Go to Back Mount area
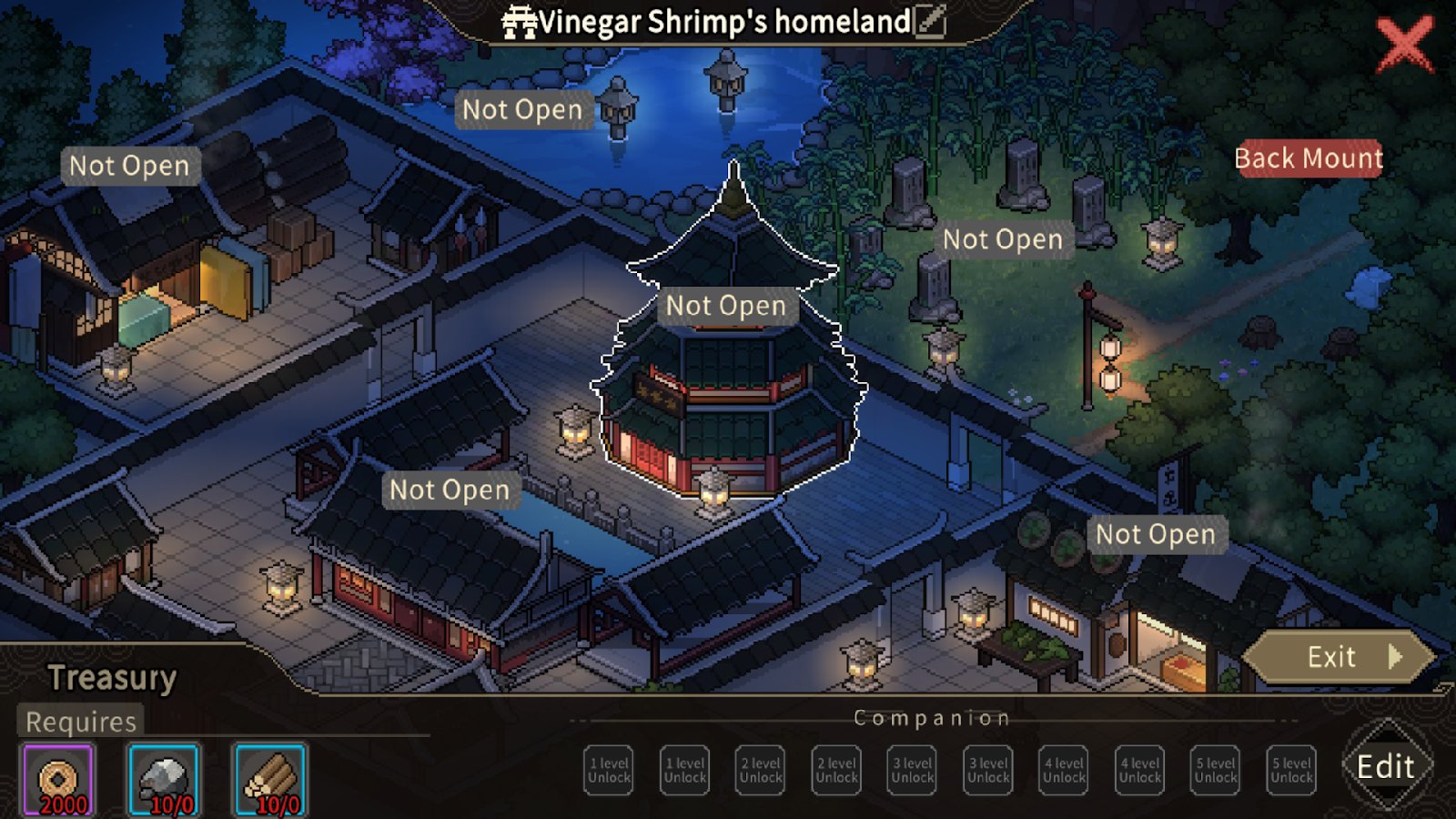 coord(1308,158)
